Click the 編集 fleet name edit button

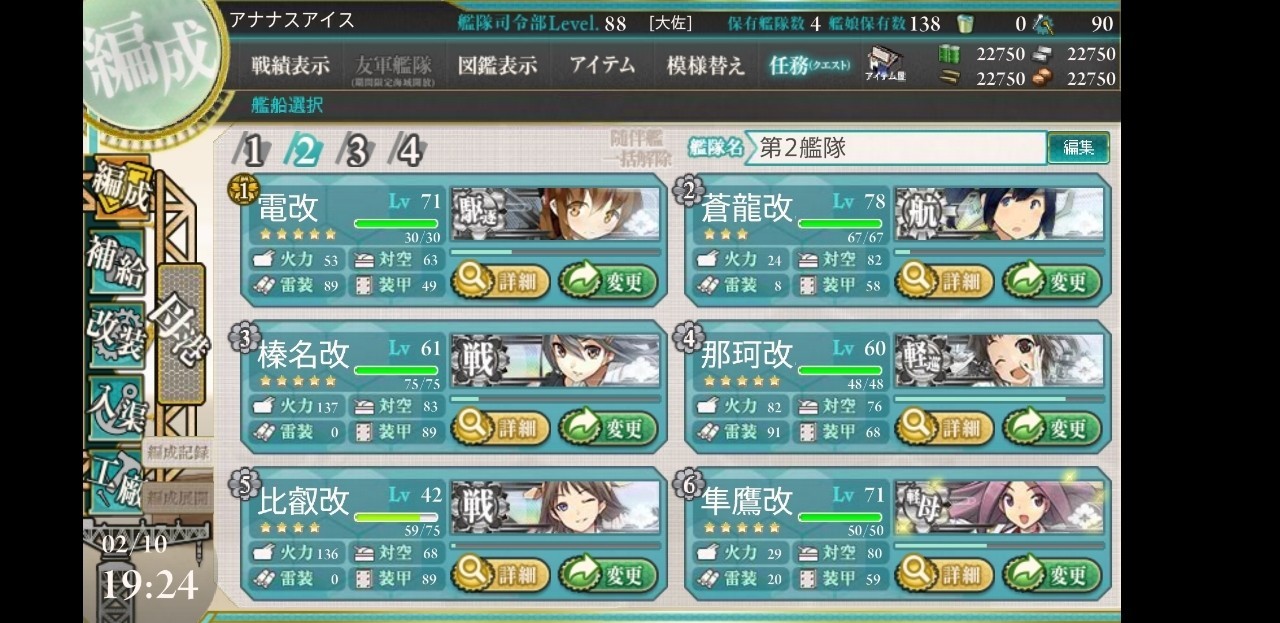[x=1078, y=148]
